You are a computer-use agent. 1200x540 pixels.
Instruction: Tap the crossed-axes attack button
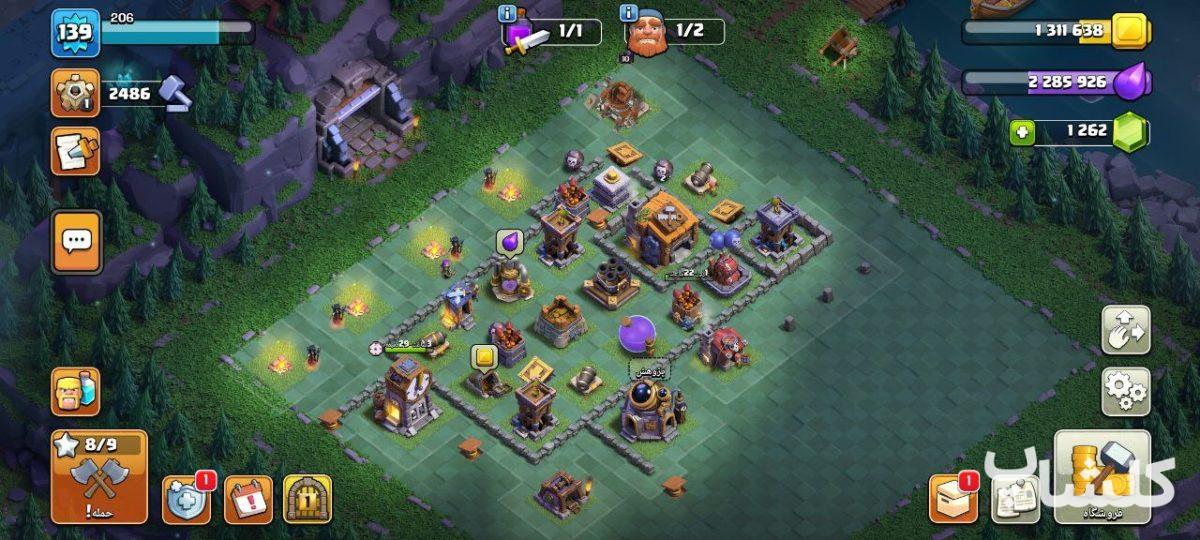tap(99, 478)
